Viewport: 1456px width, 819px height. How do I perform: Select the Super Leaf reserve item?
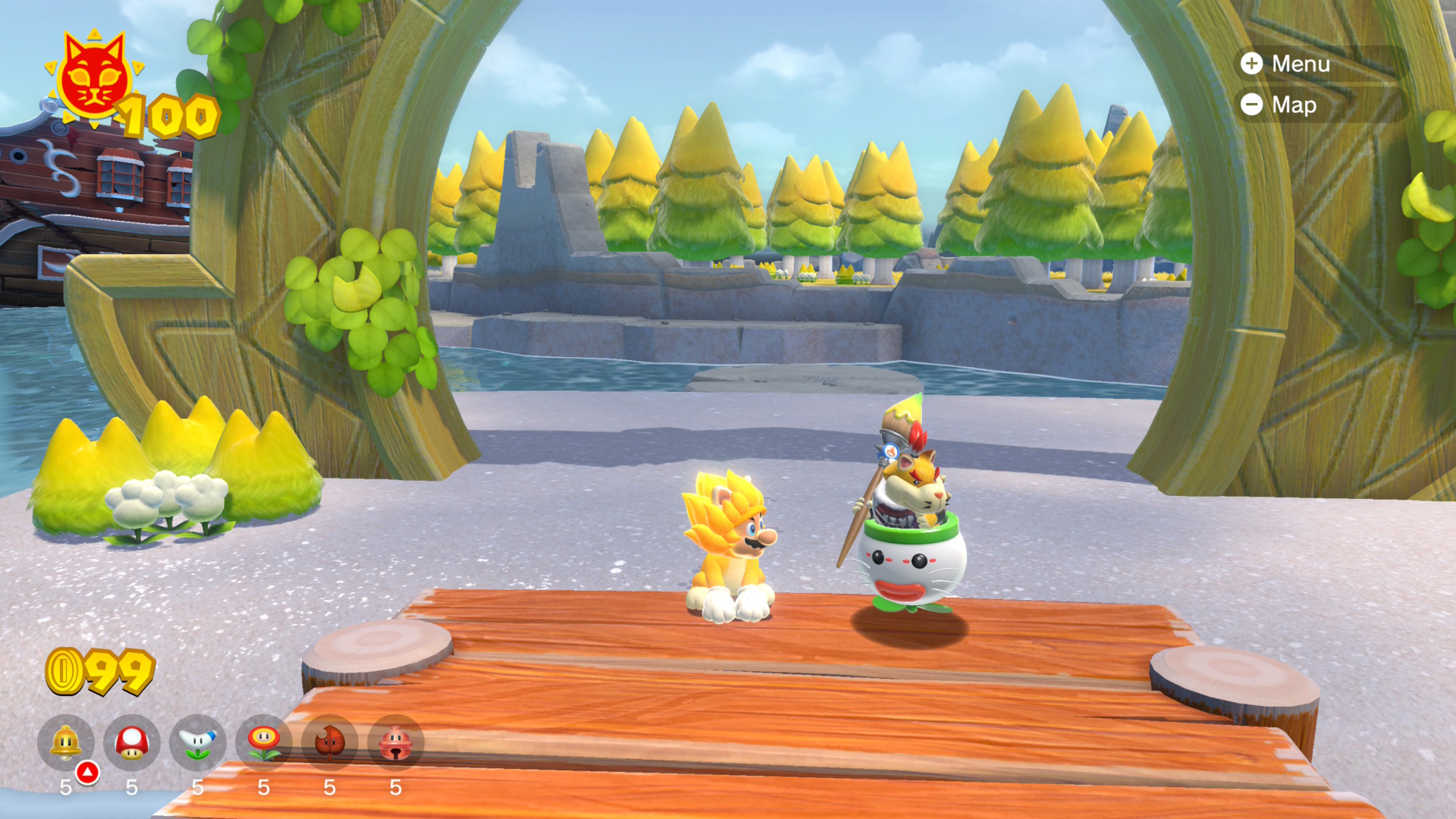click(x=330, y=742)
